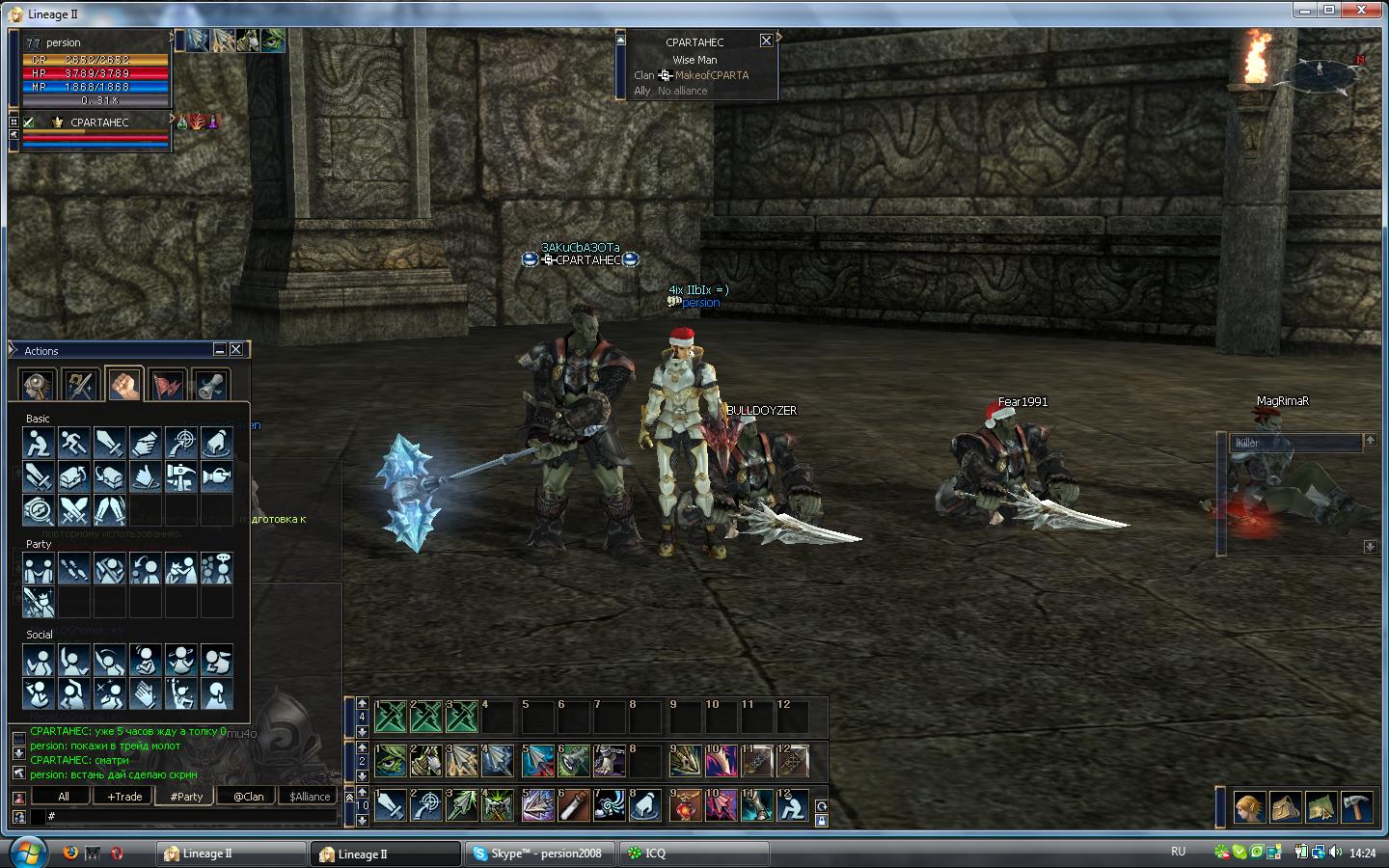
Task: Show the All chat tab
Action: pyautogui.click(x=63, y=797)
